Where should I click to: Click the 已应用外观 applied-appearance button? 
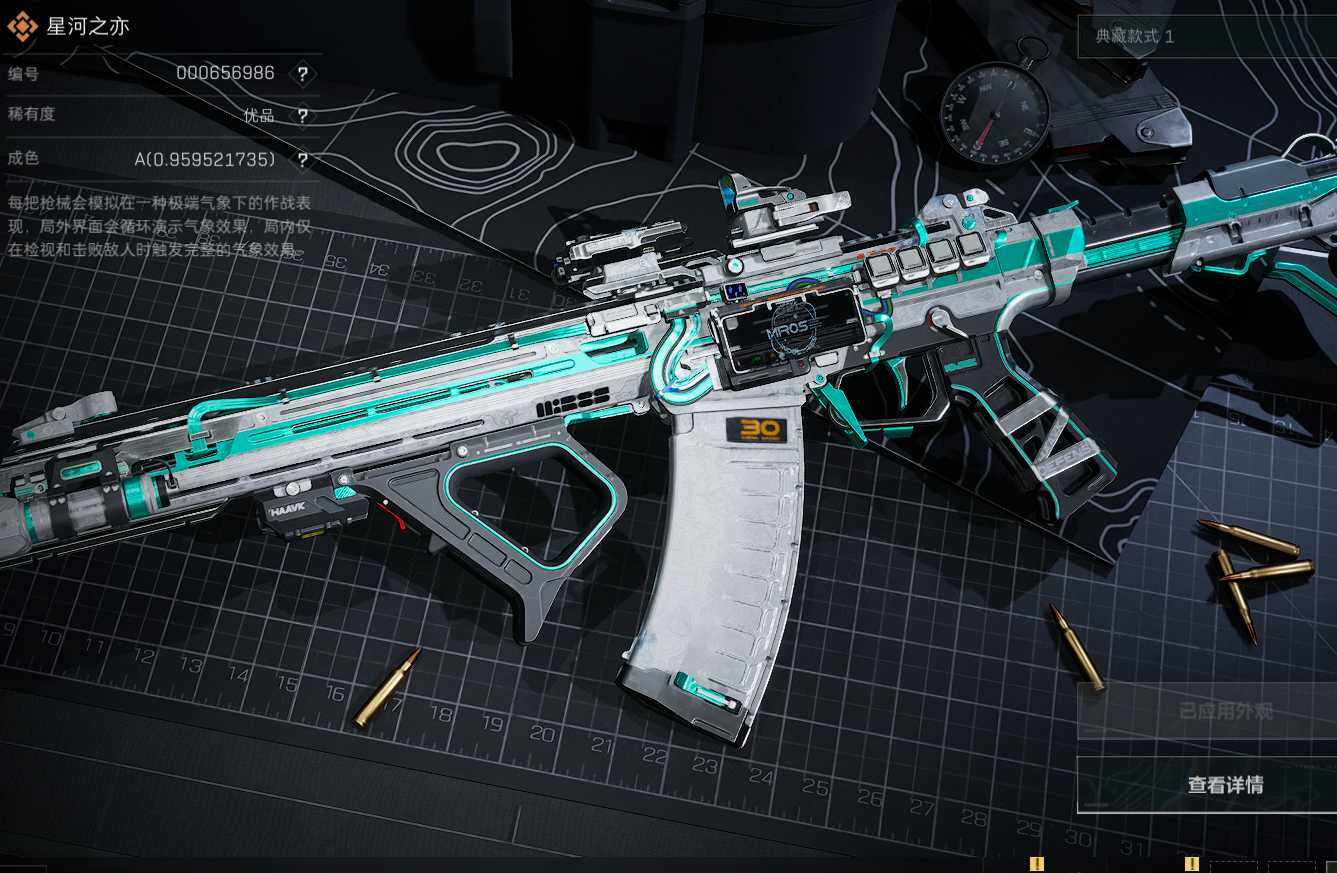[x=1224, y=711]
